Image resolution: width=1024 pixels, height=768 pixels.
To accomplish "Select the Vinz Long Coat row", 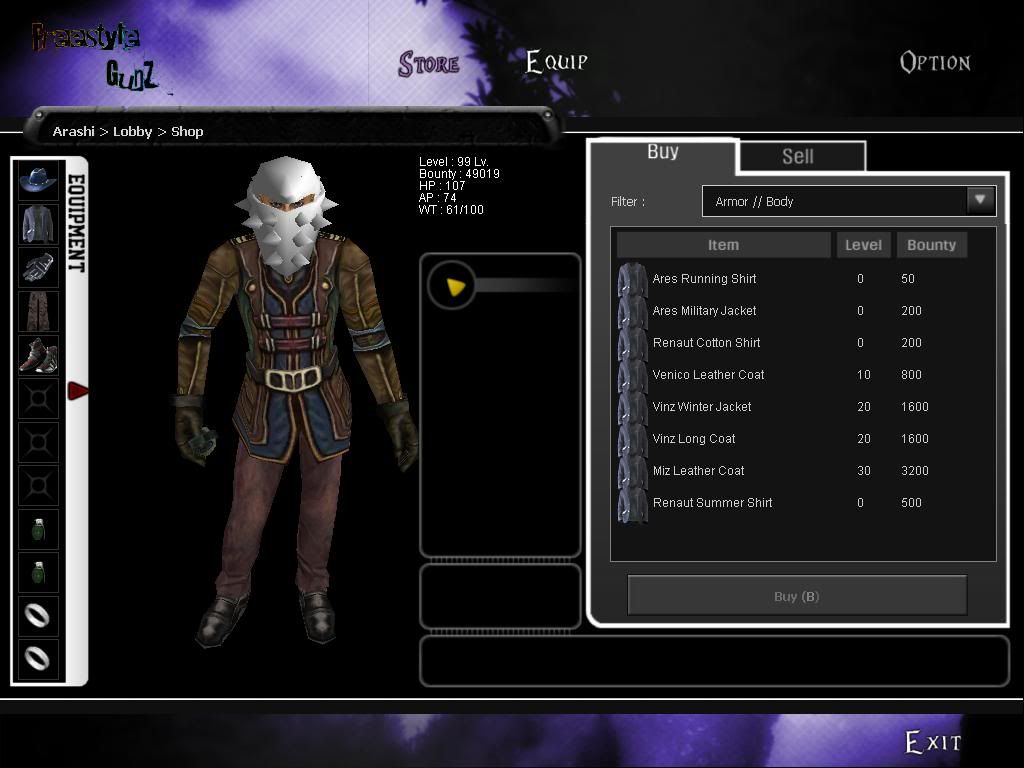I will click(x=694, y=439).
